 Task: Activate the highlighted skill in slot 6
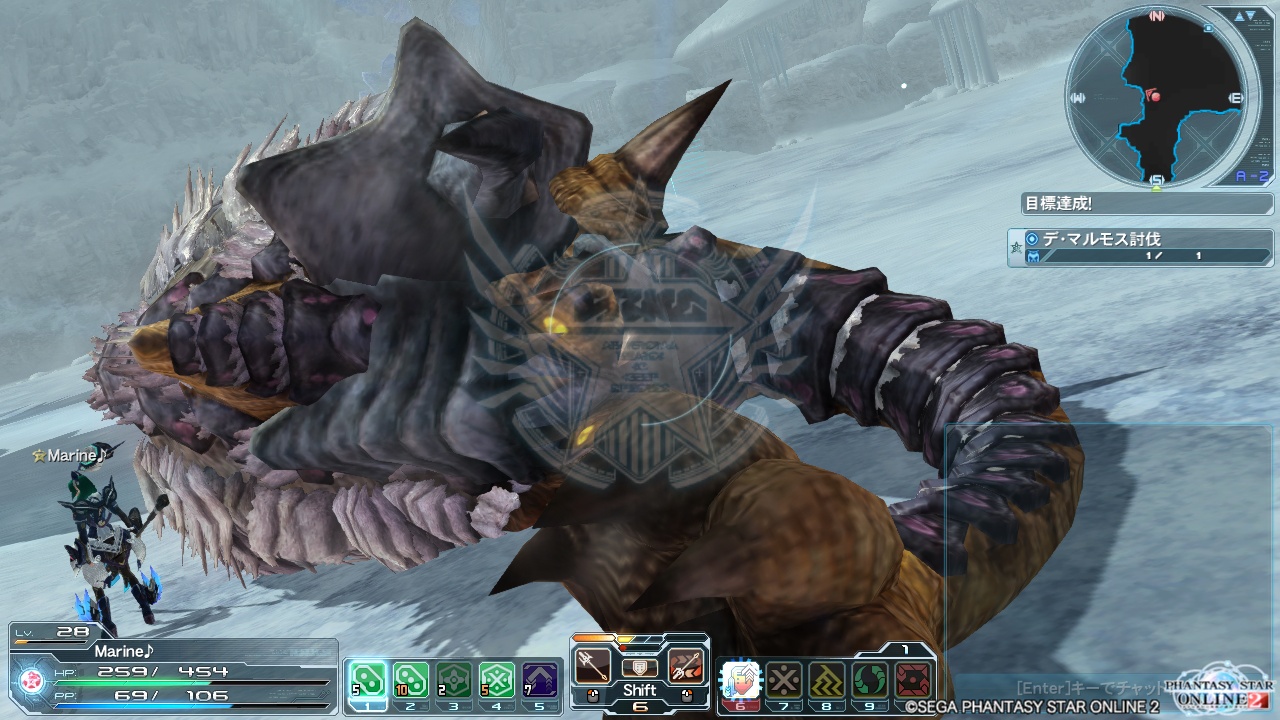[740, 680]
